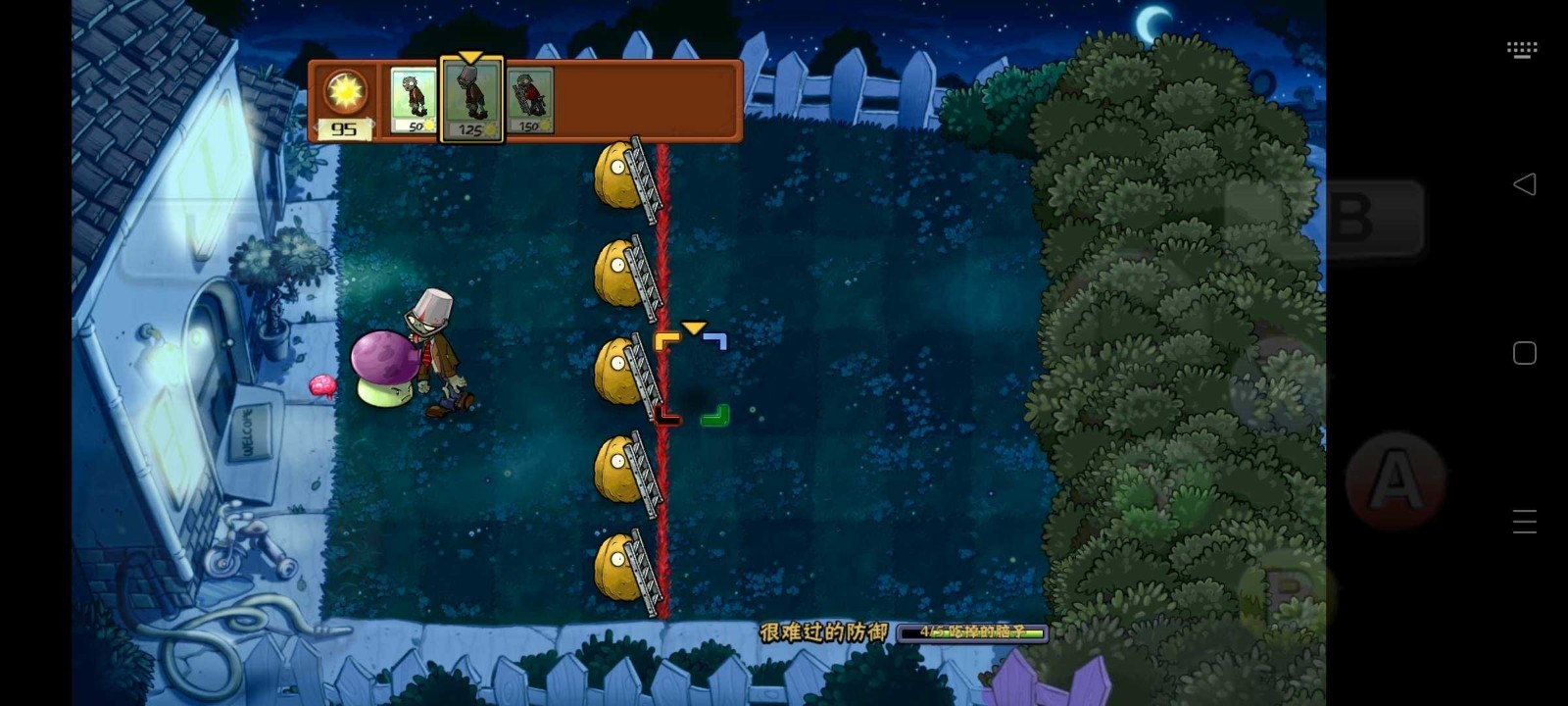Click the yellow placement cursor arrow
Screen dimensions: 1568x706
click(696, 328)
